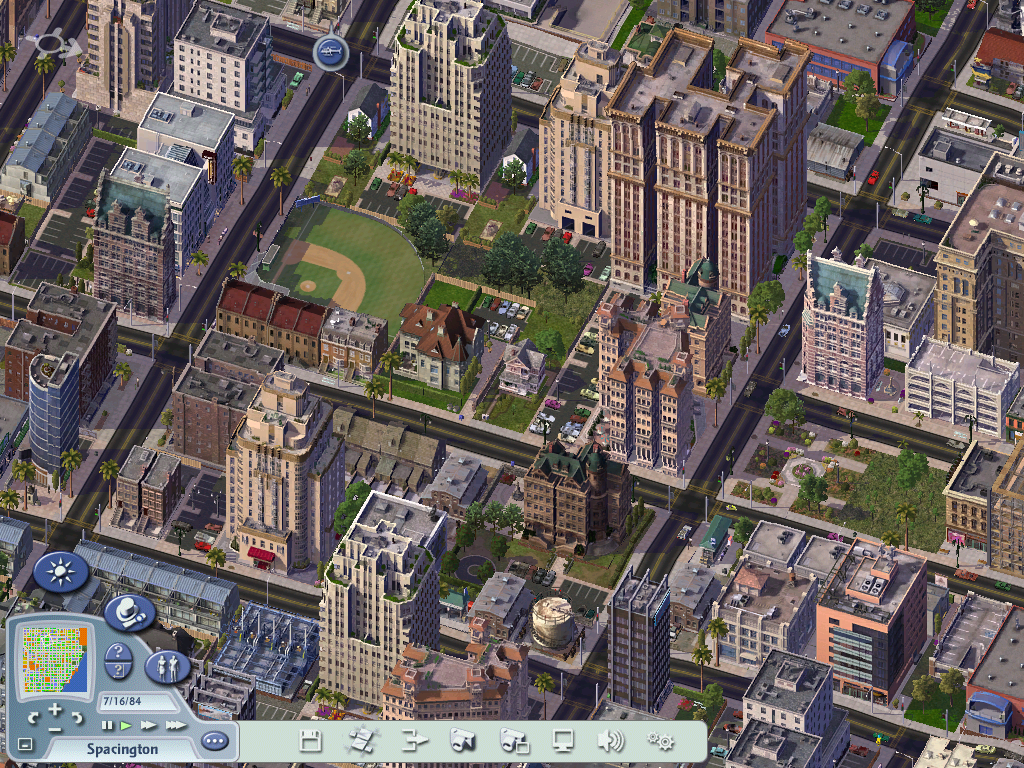
Task: Zoom in with the plus button
Action: point(54,710)
